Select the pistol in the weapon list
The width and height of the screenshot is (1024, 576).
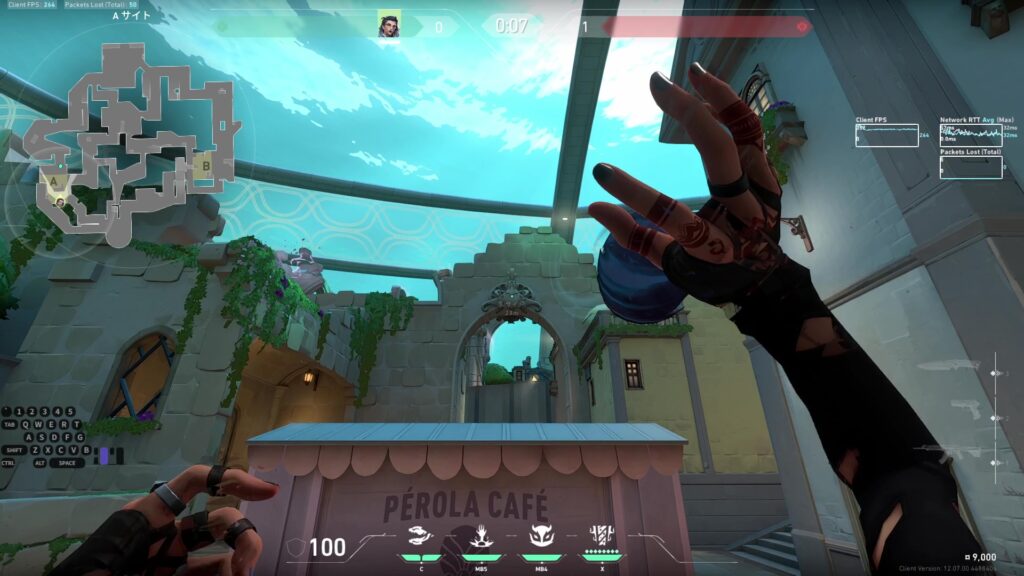[x=967, y=409]
